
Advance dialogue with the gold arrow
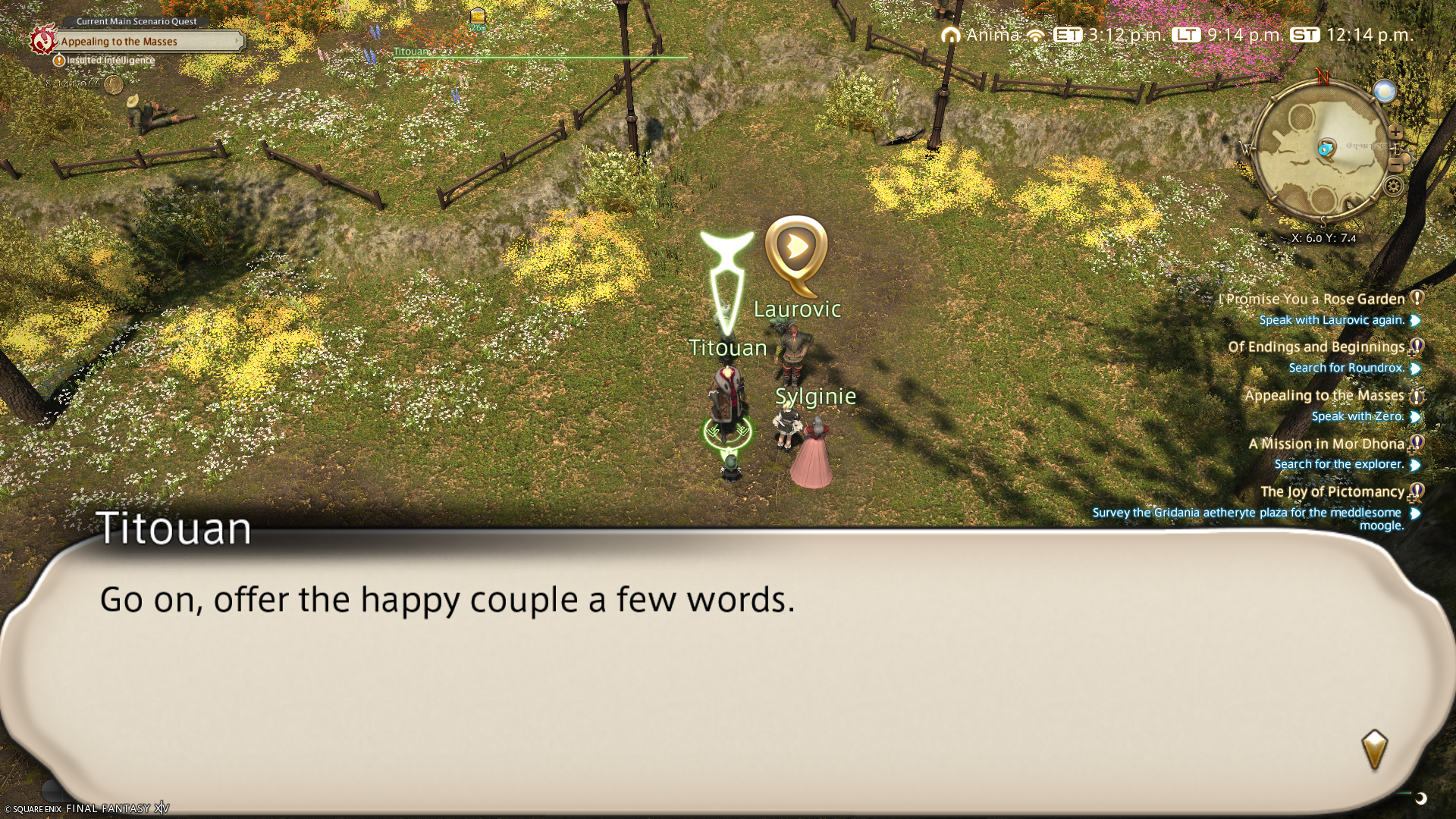pos(1374,749)
